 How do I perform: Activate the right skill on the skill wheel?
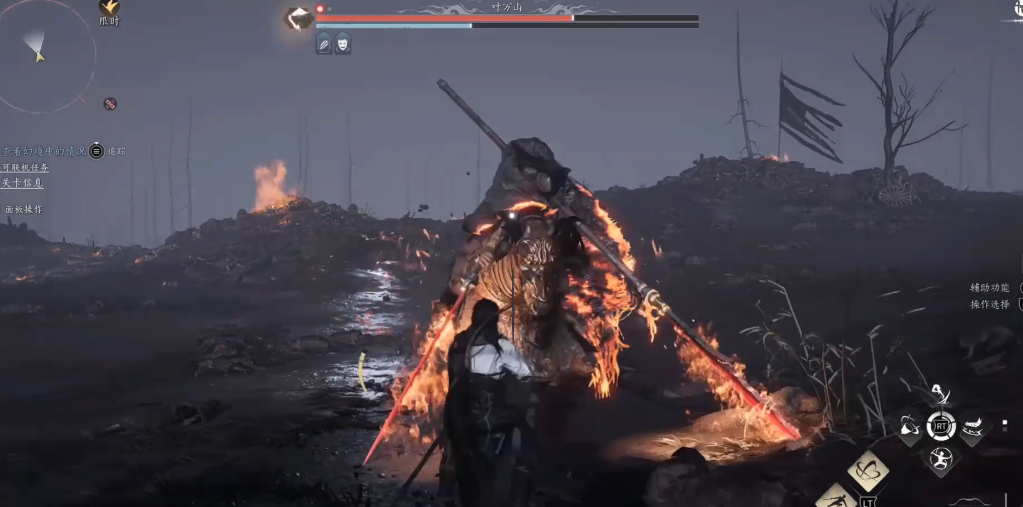pyautogui.click(x=972, y=427)
